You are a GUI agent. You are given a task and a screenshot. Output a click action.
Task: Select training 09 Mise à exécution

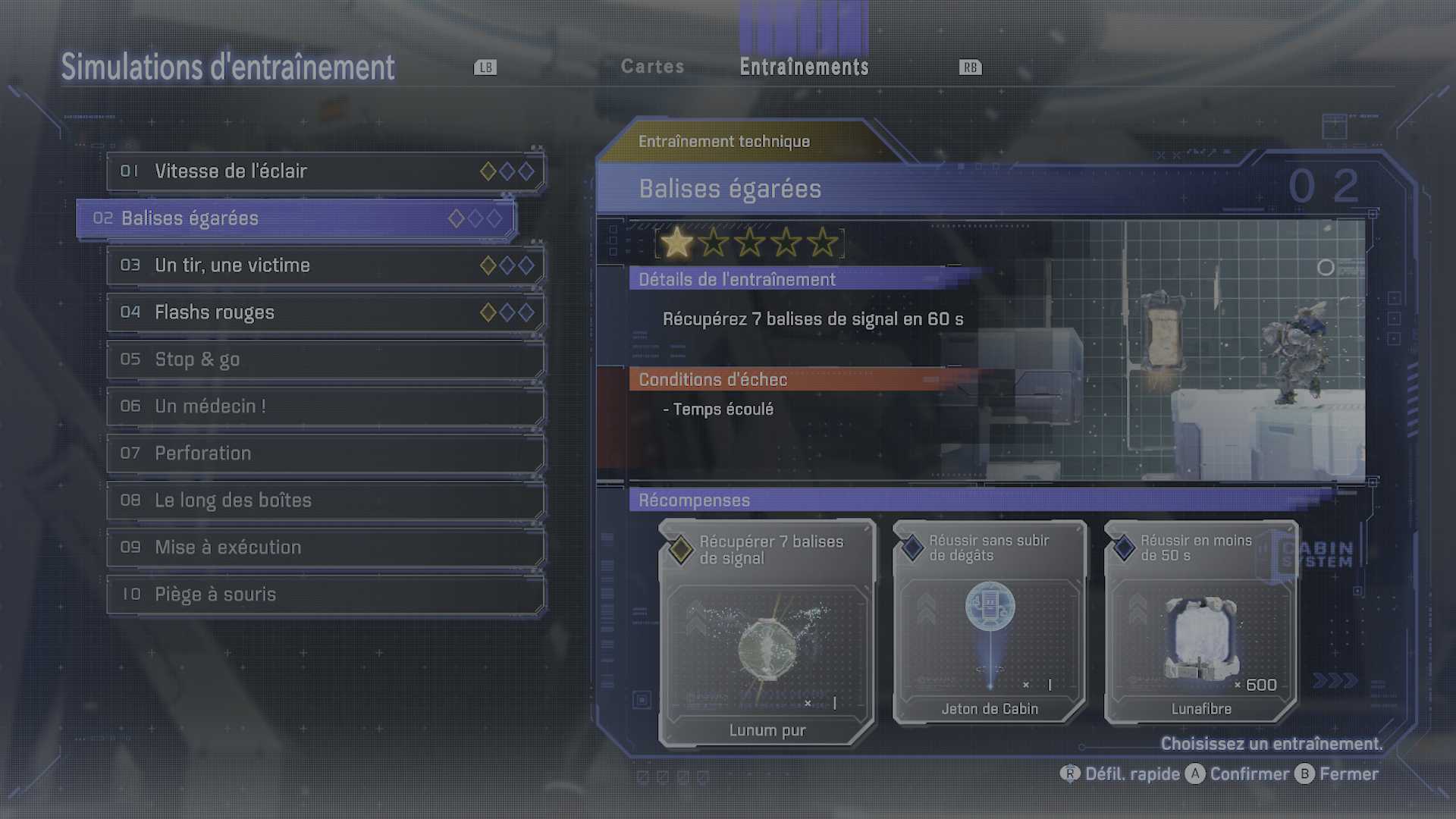coord(325,548)
